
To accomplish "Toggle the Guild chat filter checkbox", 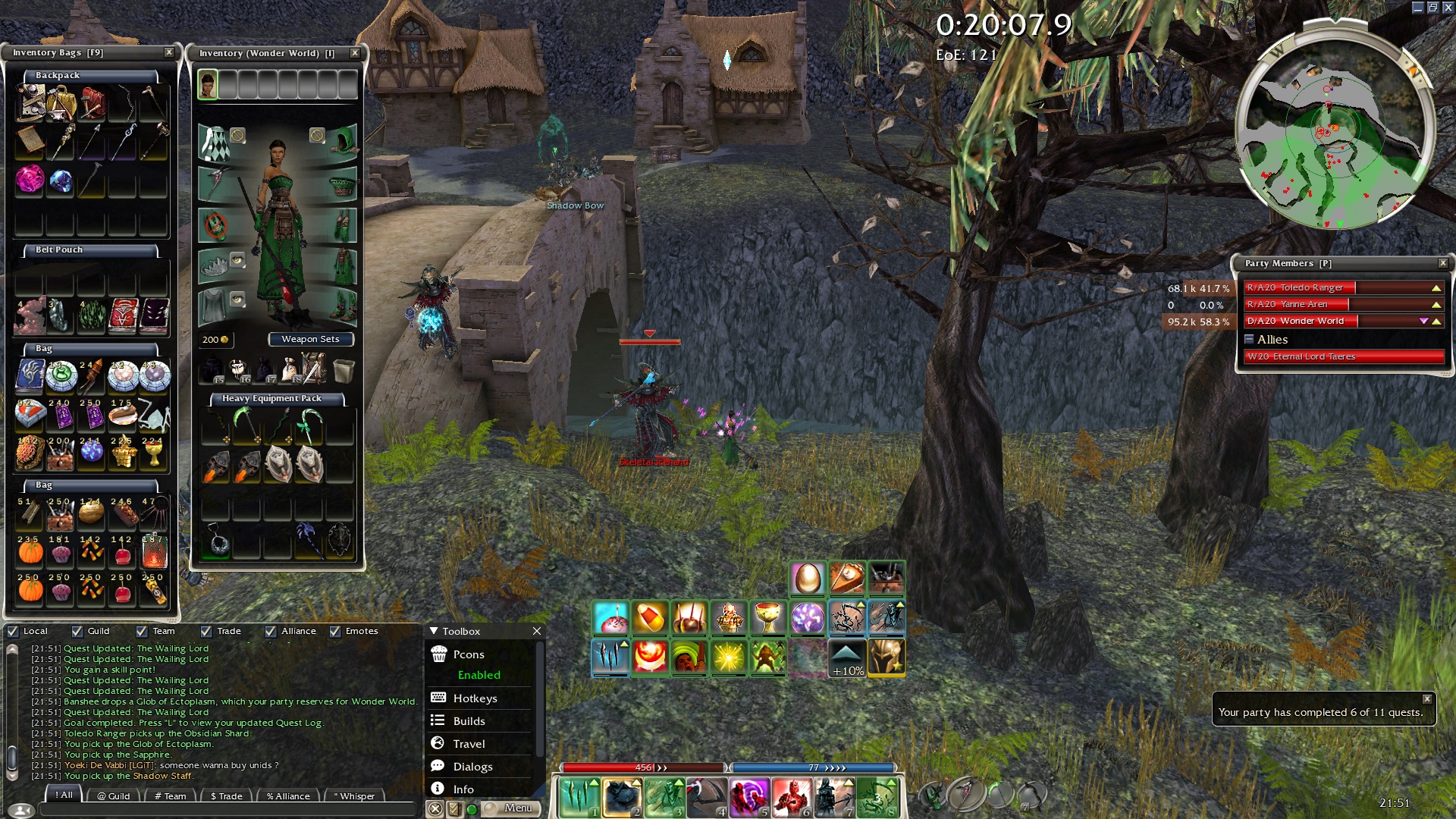I will tap(77, 631).
